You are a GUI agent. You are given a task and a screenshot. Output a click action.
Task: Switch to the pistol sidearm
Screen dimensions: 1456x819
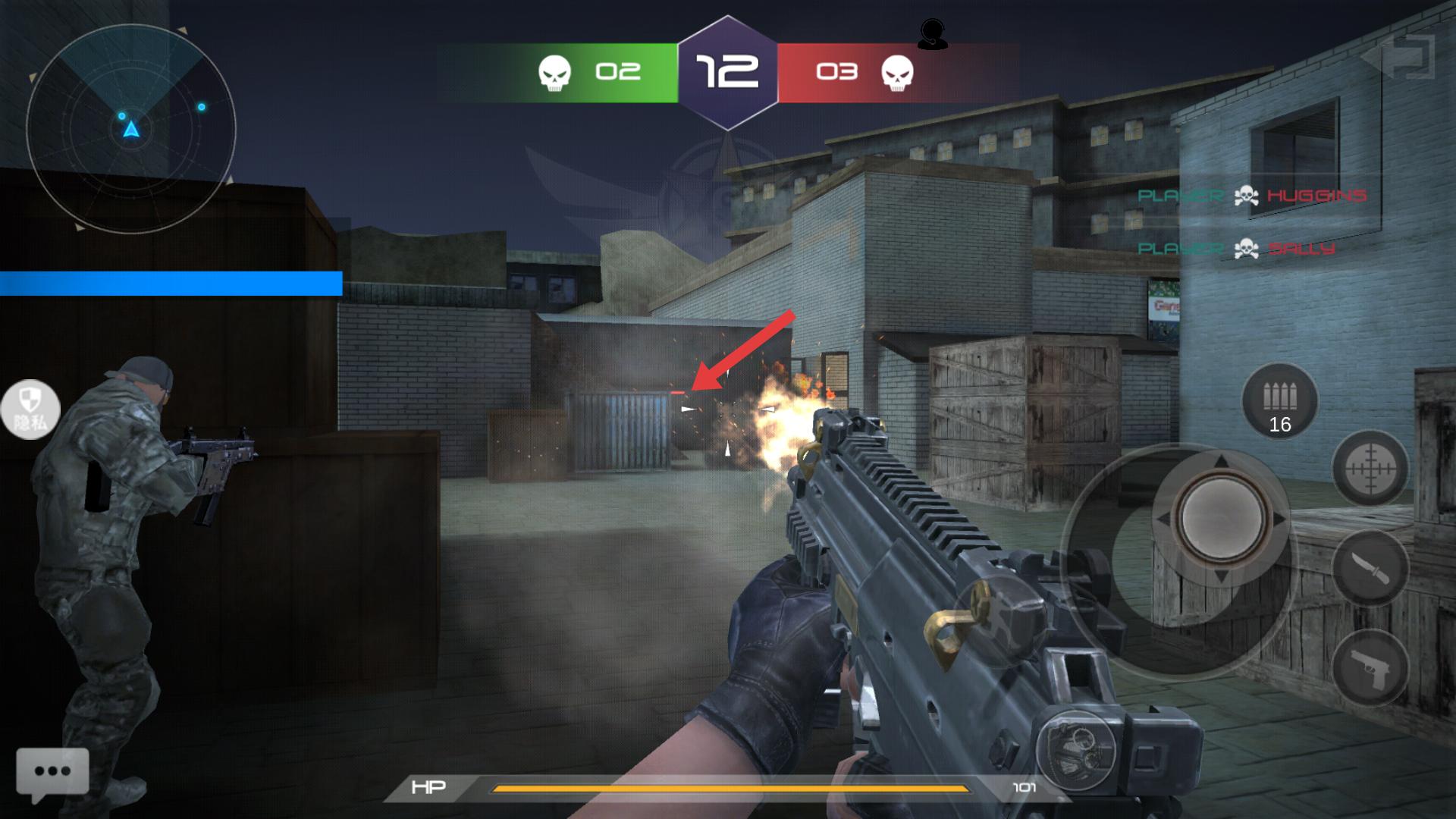click(x=1370, y=669)
